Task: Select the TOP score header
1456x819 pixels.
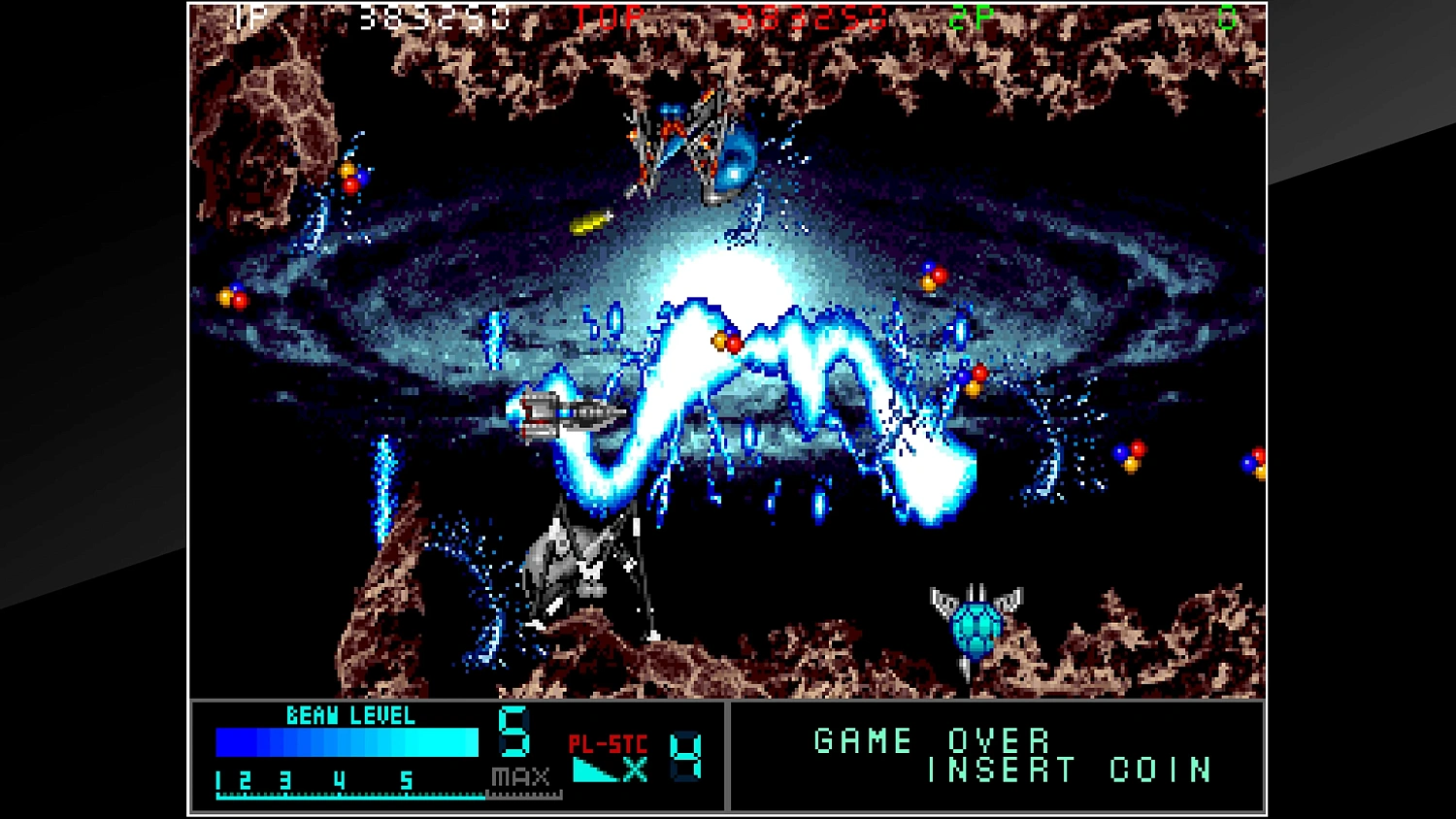Action: [x=607, y=17]
